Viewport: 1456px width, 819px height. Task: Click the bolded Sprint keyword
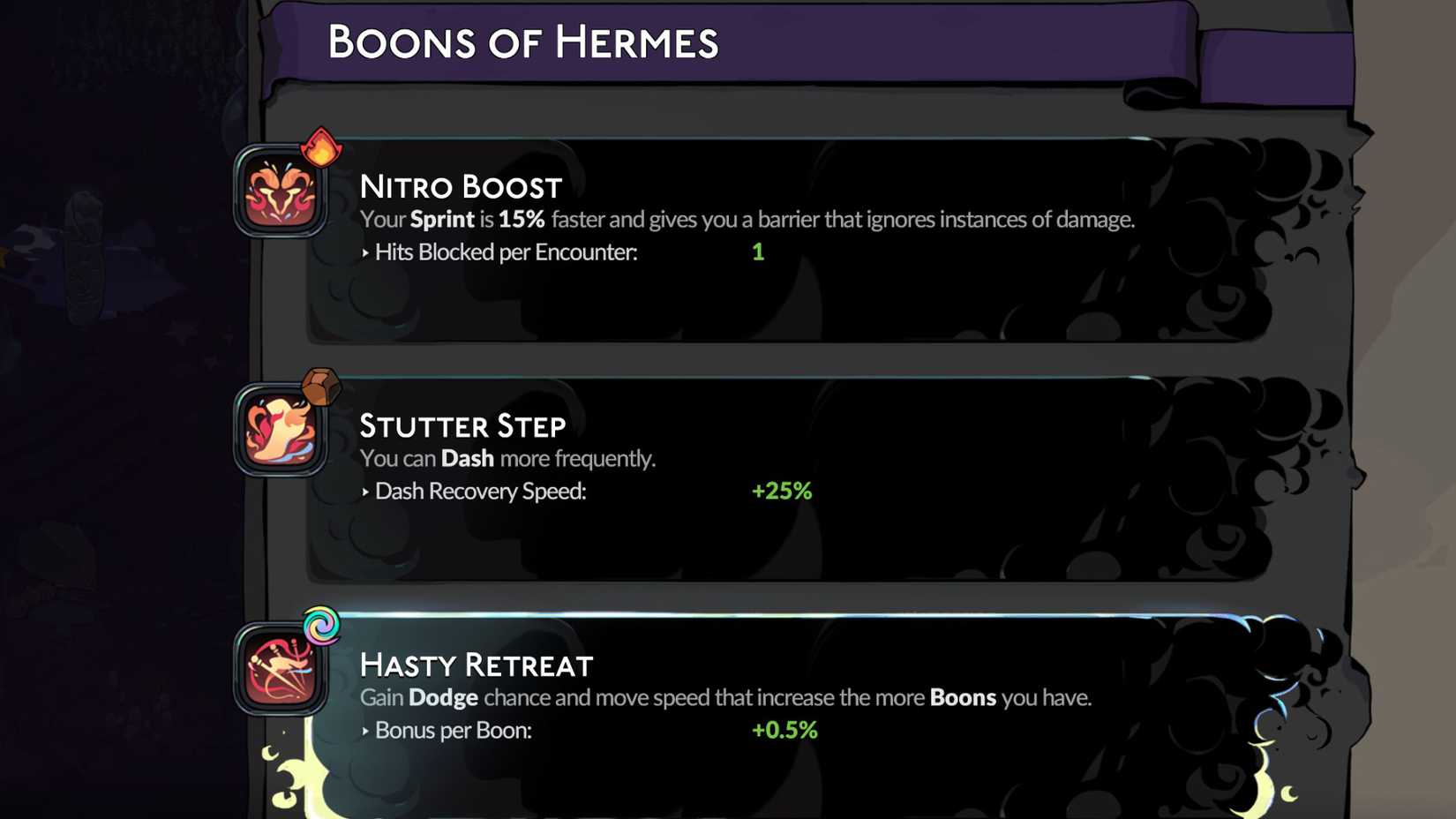click(x=442, y=219)
